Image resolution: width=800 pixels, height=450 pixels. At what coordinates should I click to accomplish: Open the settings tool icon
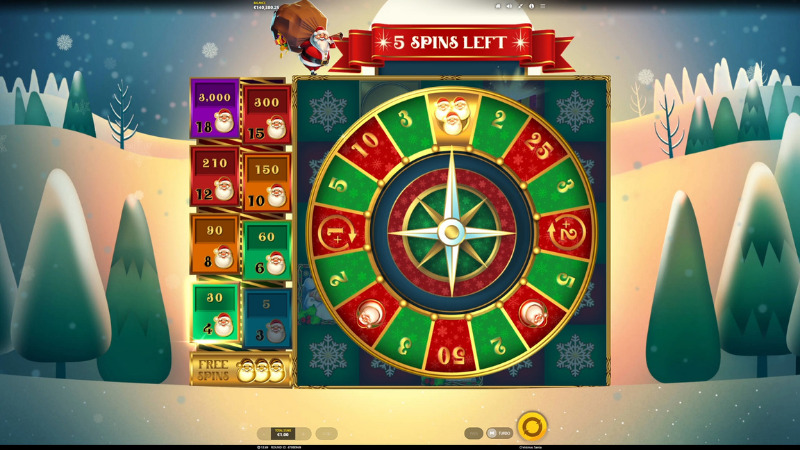click(521, 6)
